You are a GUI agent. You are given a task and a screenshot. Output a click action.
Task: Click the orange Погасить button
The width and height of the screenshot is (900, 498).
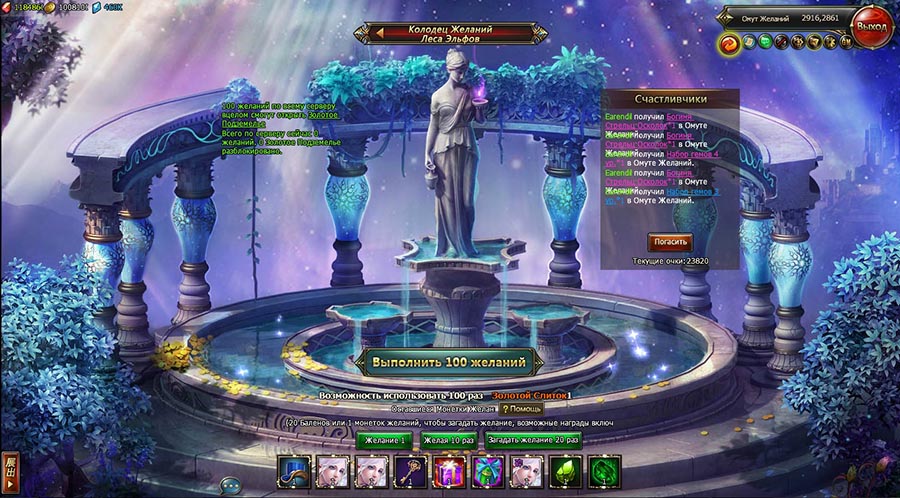[670, 241]
